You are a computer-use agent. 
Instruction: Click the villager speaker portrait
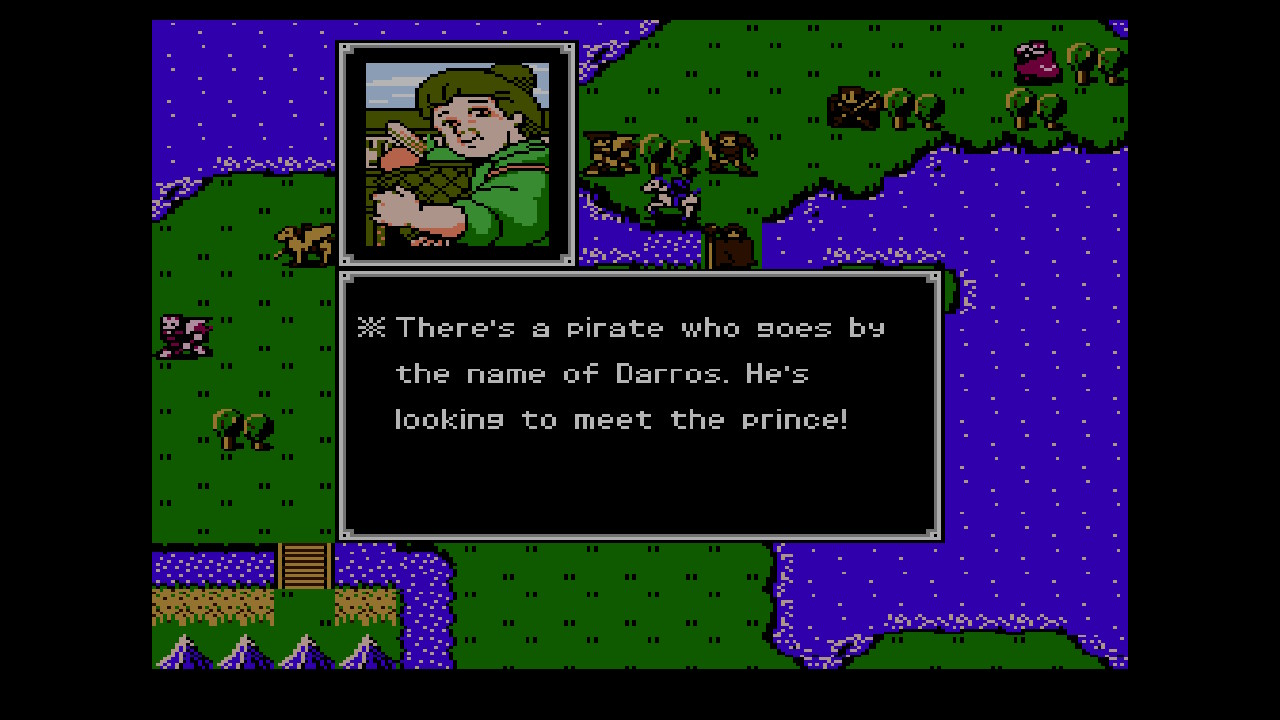pyautogui.click(x=457, y=154)
